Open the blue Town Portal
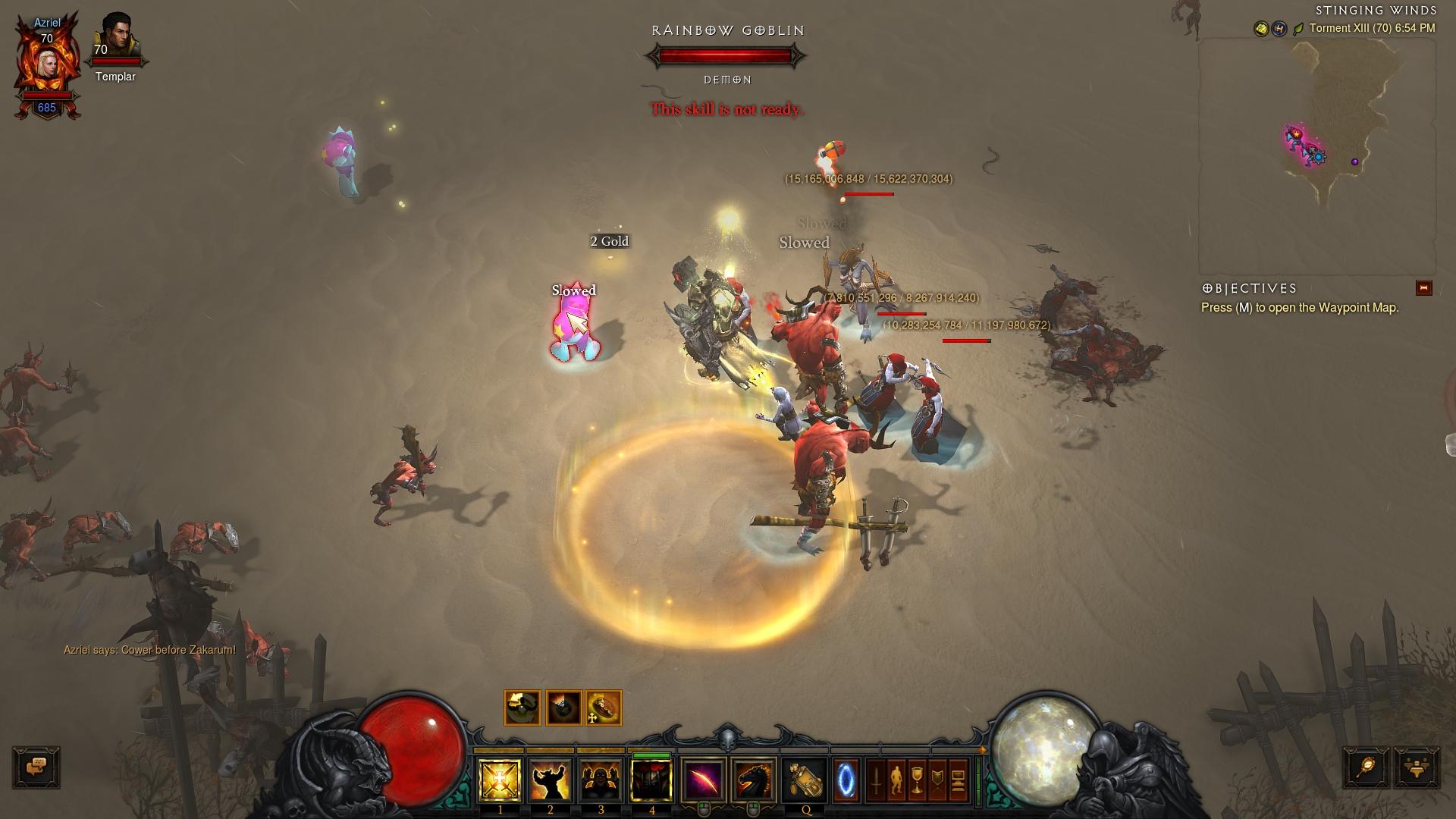The width and height of the screenshot is (1456, 819). (x=846, y=780)
